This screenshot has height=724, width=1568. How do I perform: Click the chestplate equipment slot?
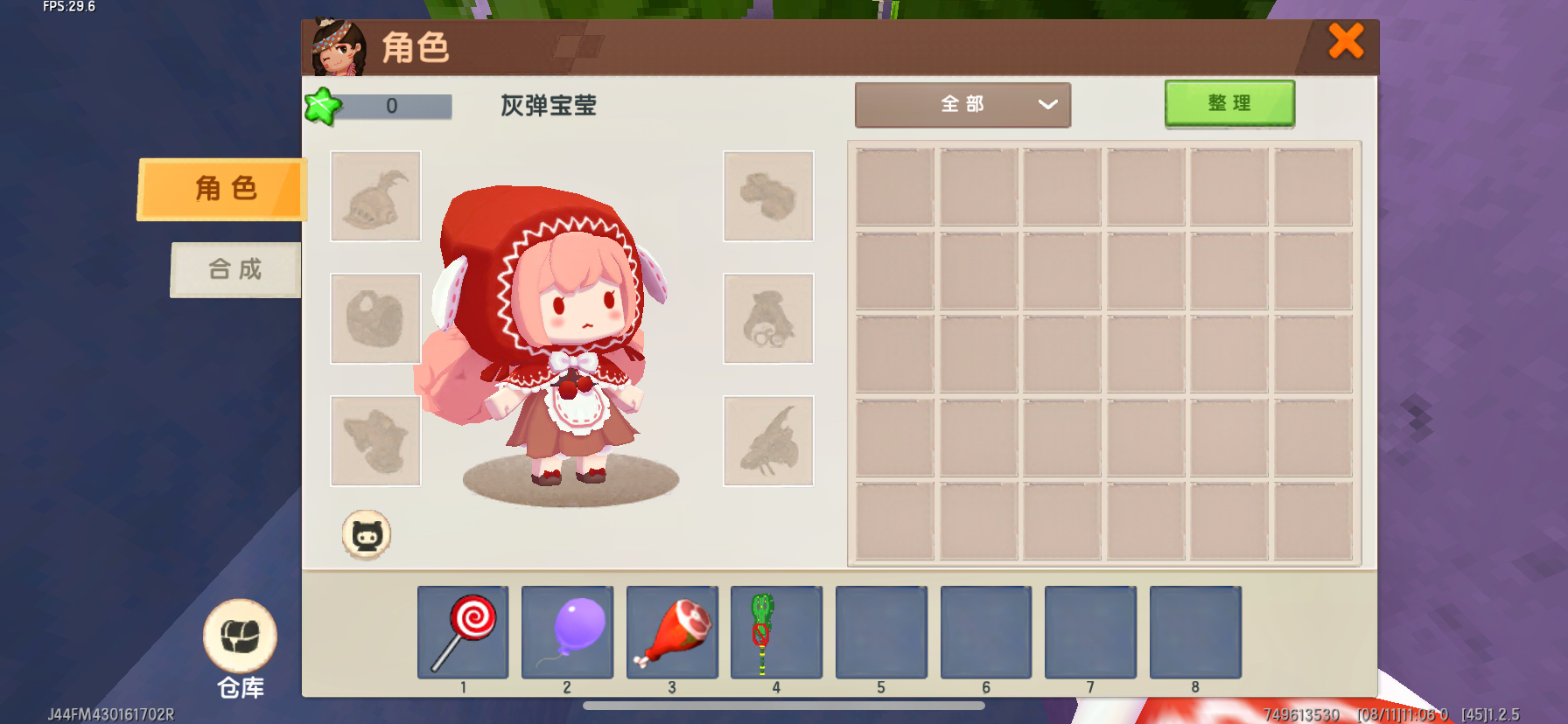tap(375, 318)
